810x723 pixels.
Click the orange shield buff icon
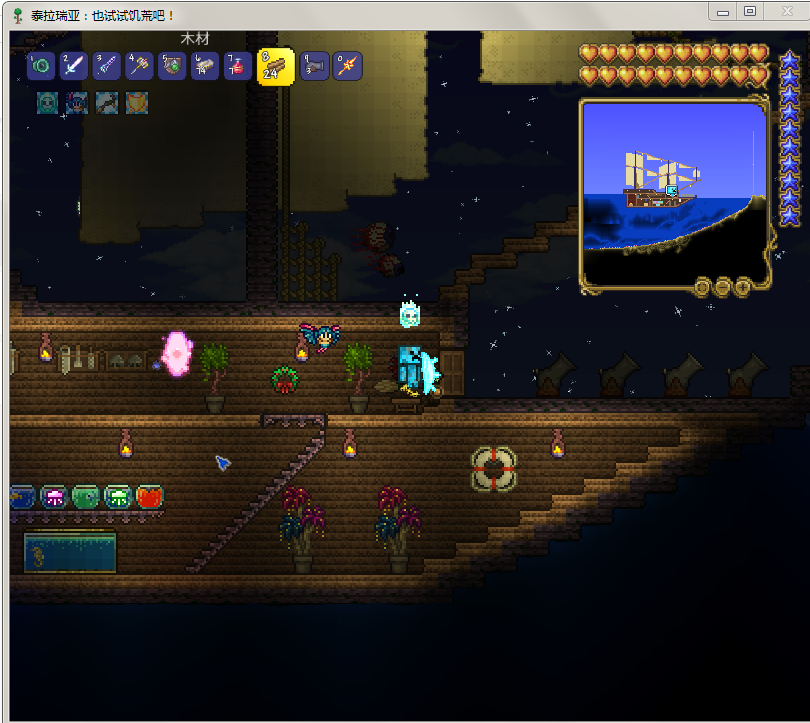click(x=135, y=102)
